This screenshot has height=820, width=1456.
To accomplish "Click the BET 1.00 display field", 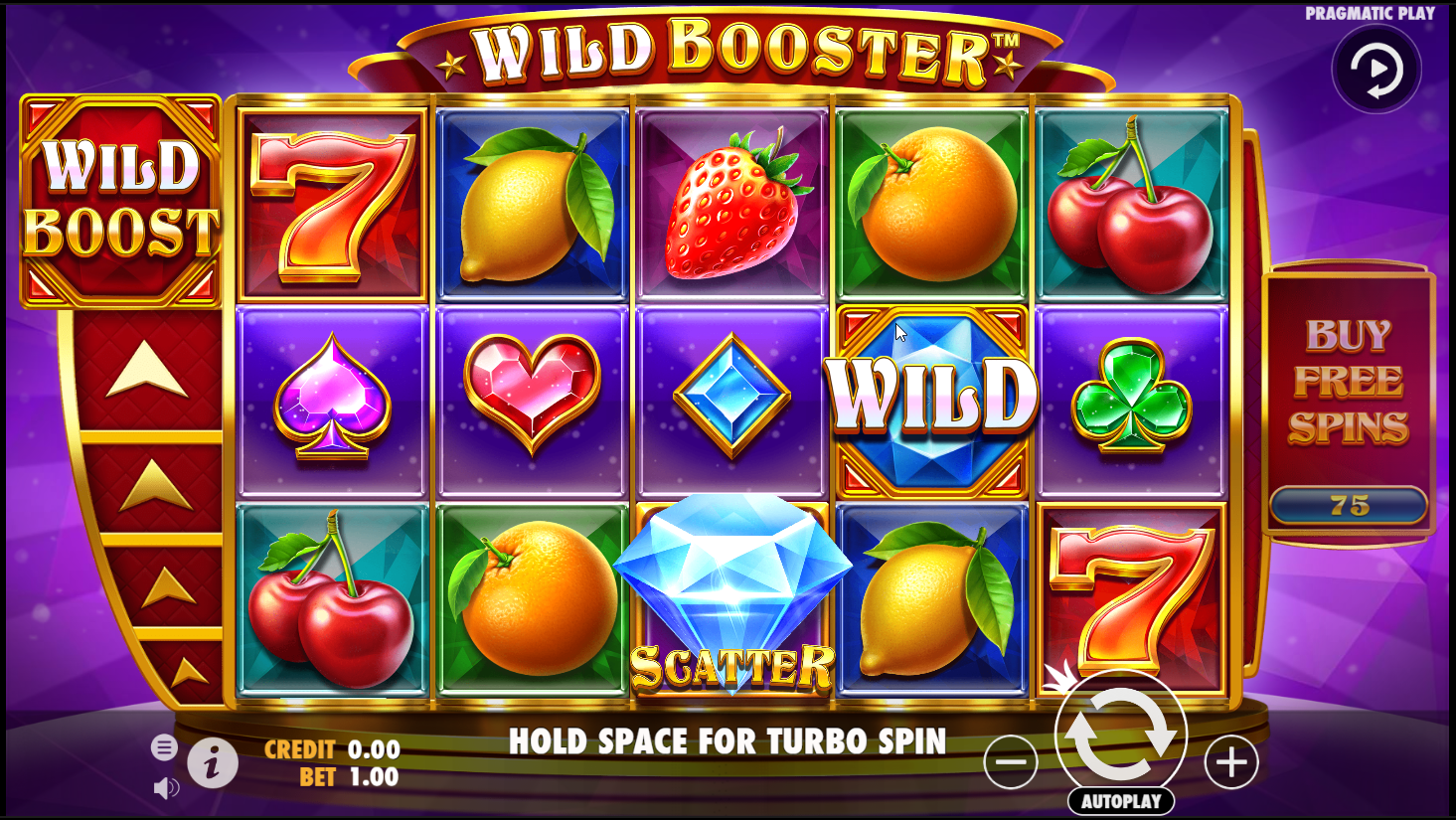I will click(348, 777).
